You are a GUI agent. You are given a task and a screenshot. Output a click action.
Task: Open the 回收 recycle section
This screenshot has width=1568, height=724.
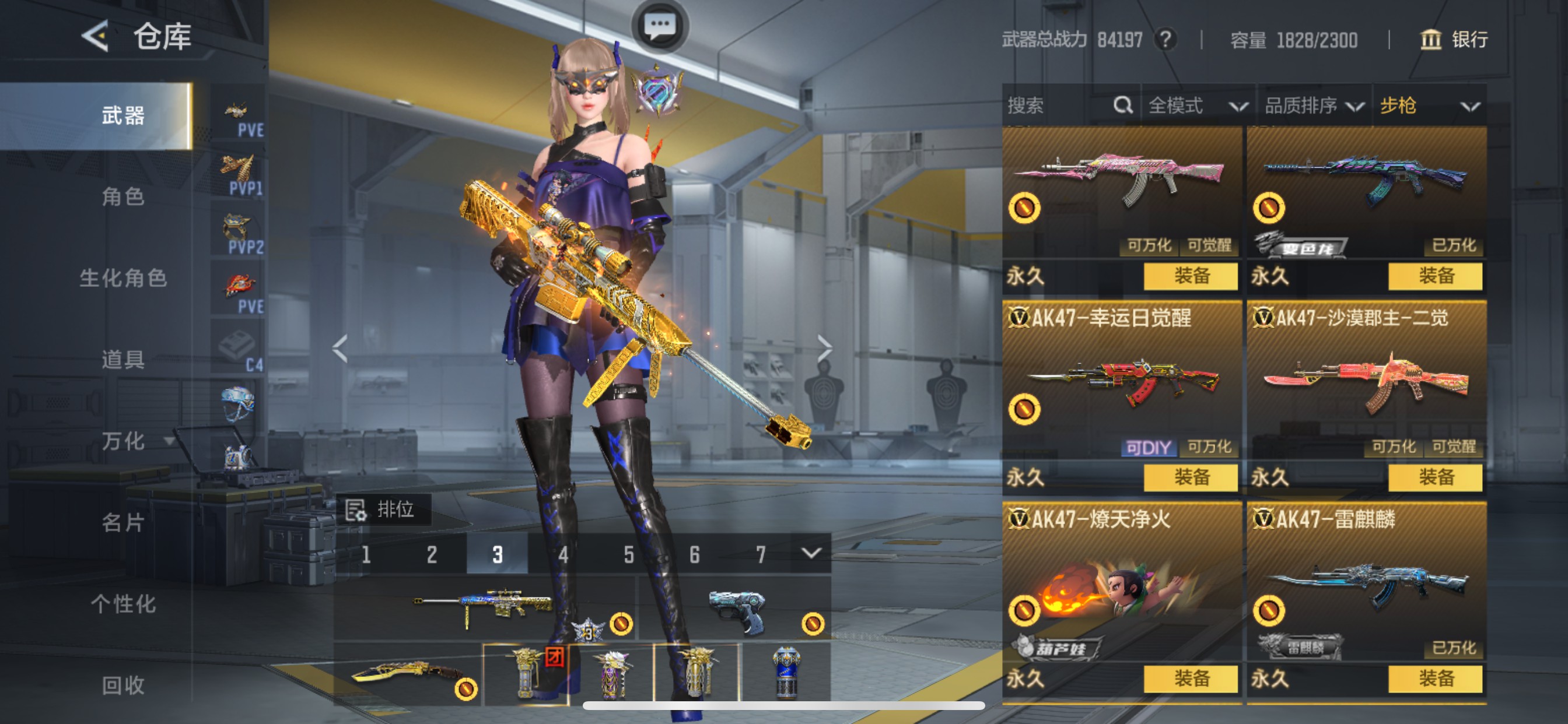coord(123,685)
